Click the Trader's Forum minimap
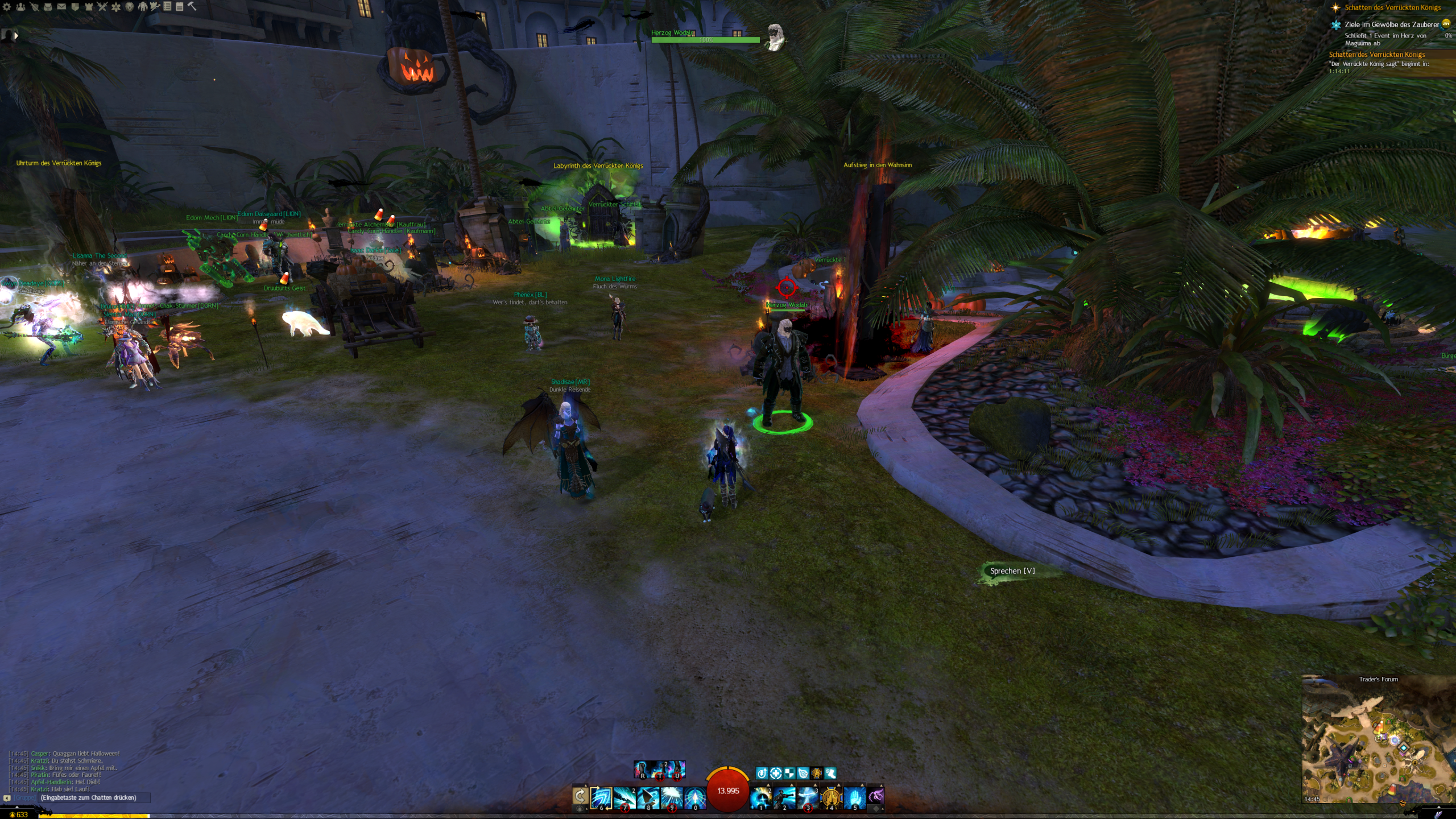Screen dimensions: 1456x819 click(1378, 739)
